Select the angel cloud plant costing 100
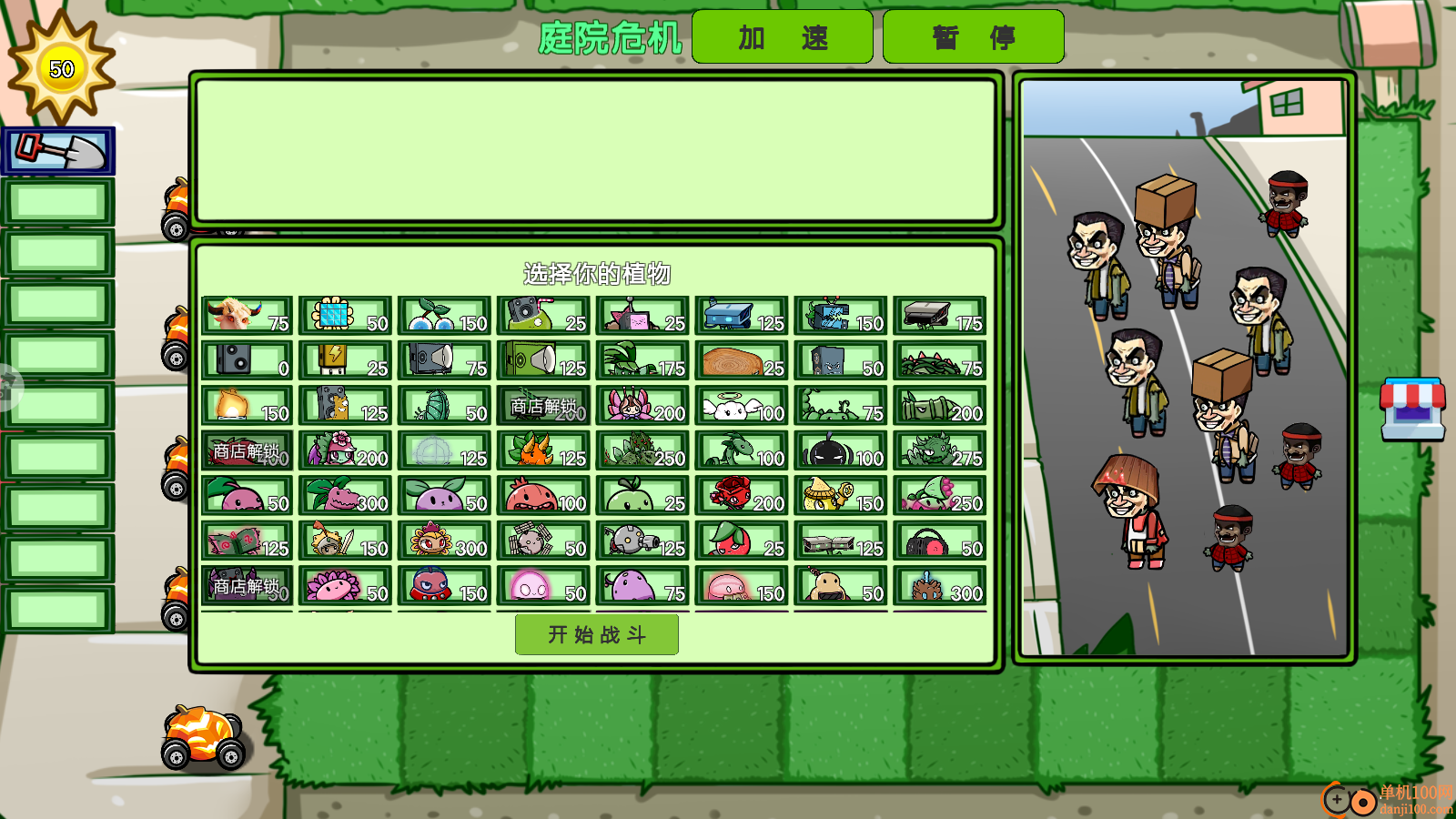1456x819 pixels. point(742,405)
